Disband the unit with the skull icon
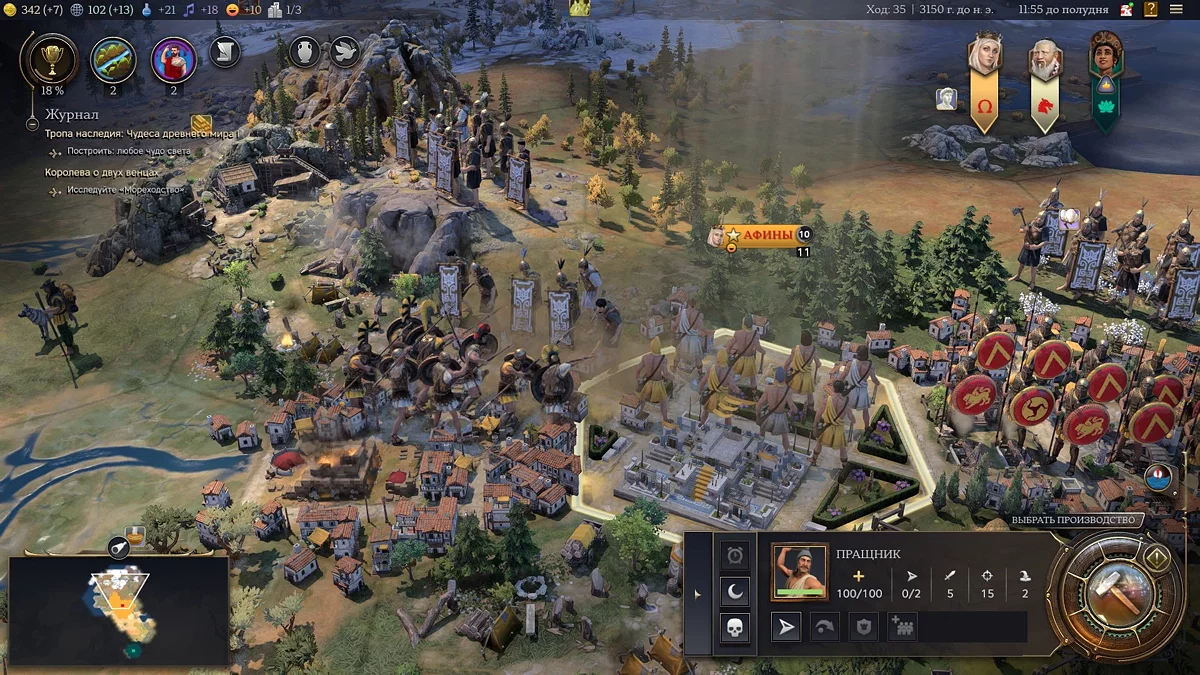 [735, 628]
